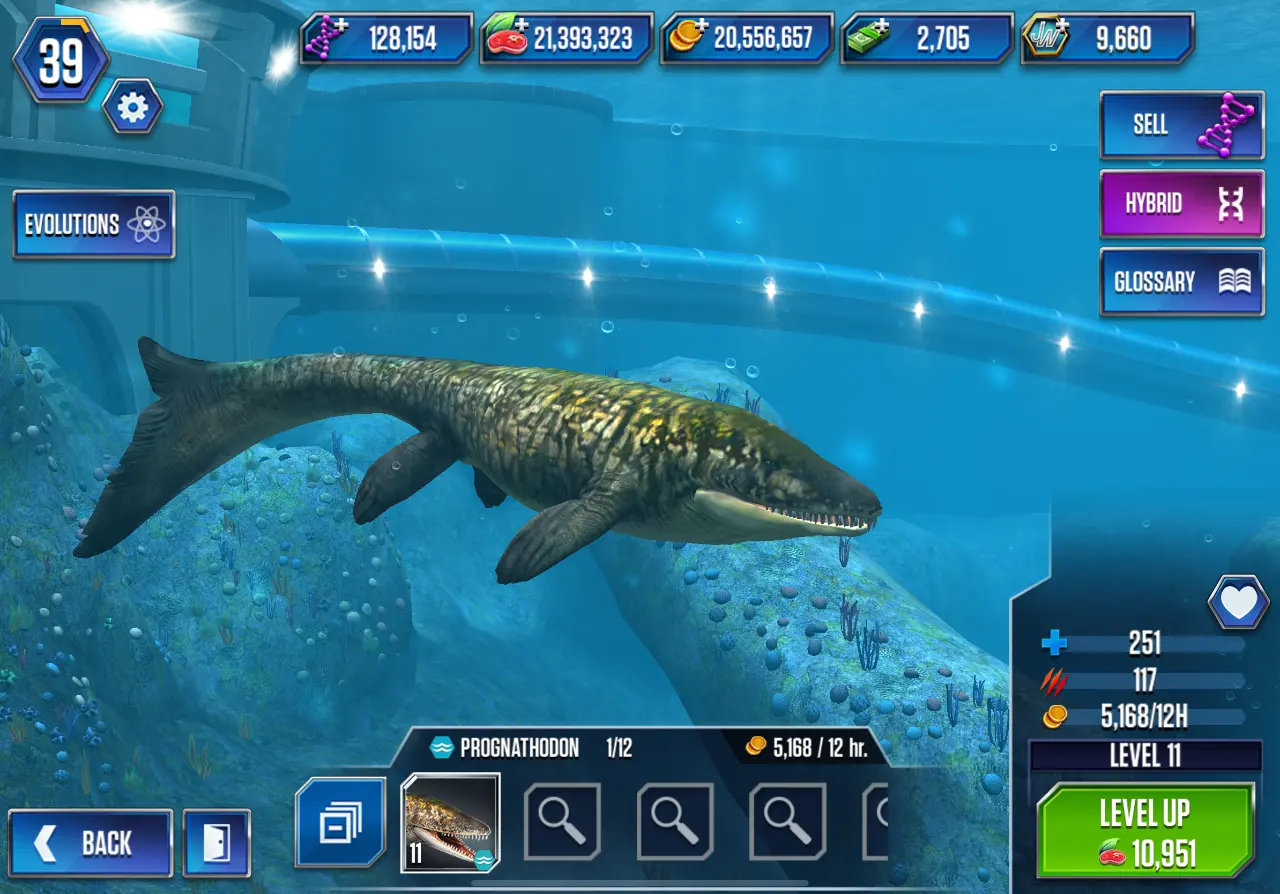The width and height of the screenshot is (1280, 894).
Task: Tap the level 39 player badge
Action: pyautogui.click(x=60, y=62)
